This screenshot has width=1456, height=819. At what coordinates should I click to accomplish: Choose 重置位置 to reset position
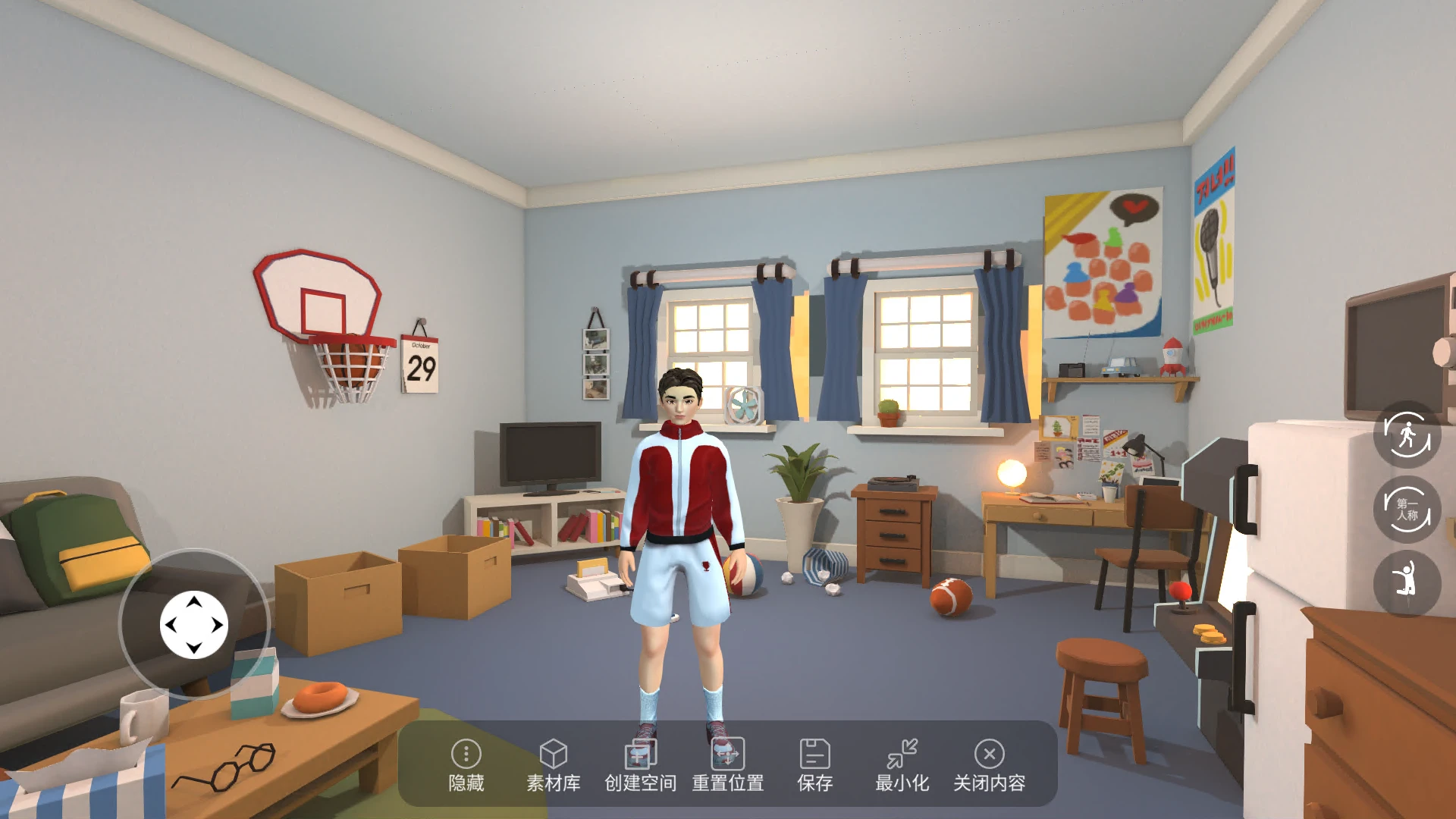[727, 764]
